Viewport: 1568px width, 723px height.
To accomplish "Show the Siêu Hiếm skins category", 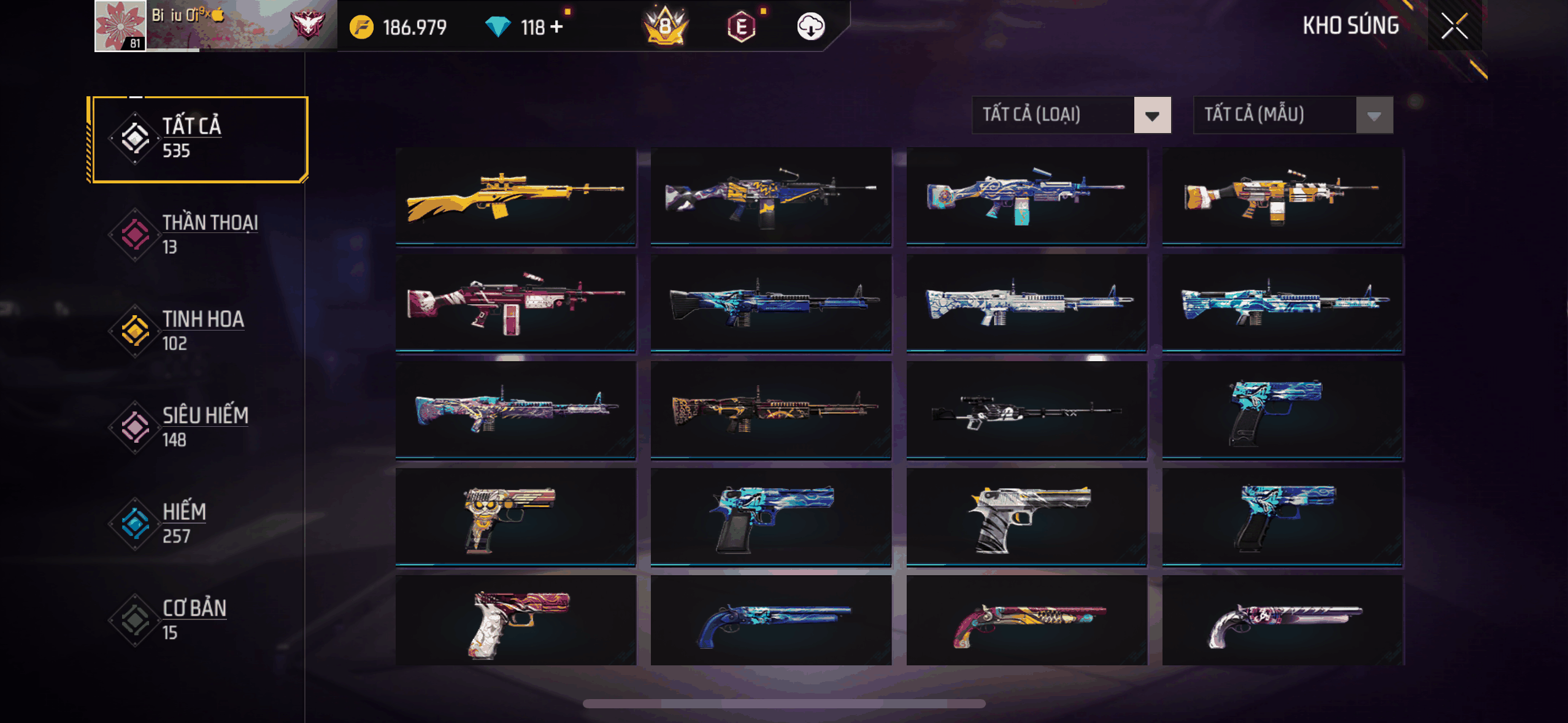I will click(x=196, y=427).
